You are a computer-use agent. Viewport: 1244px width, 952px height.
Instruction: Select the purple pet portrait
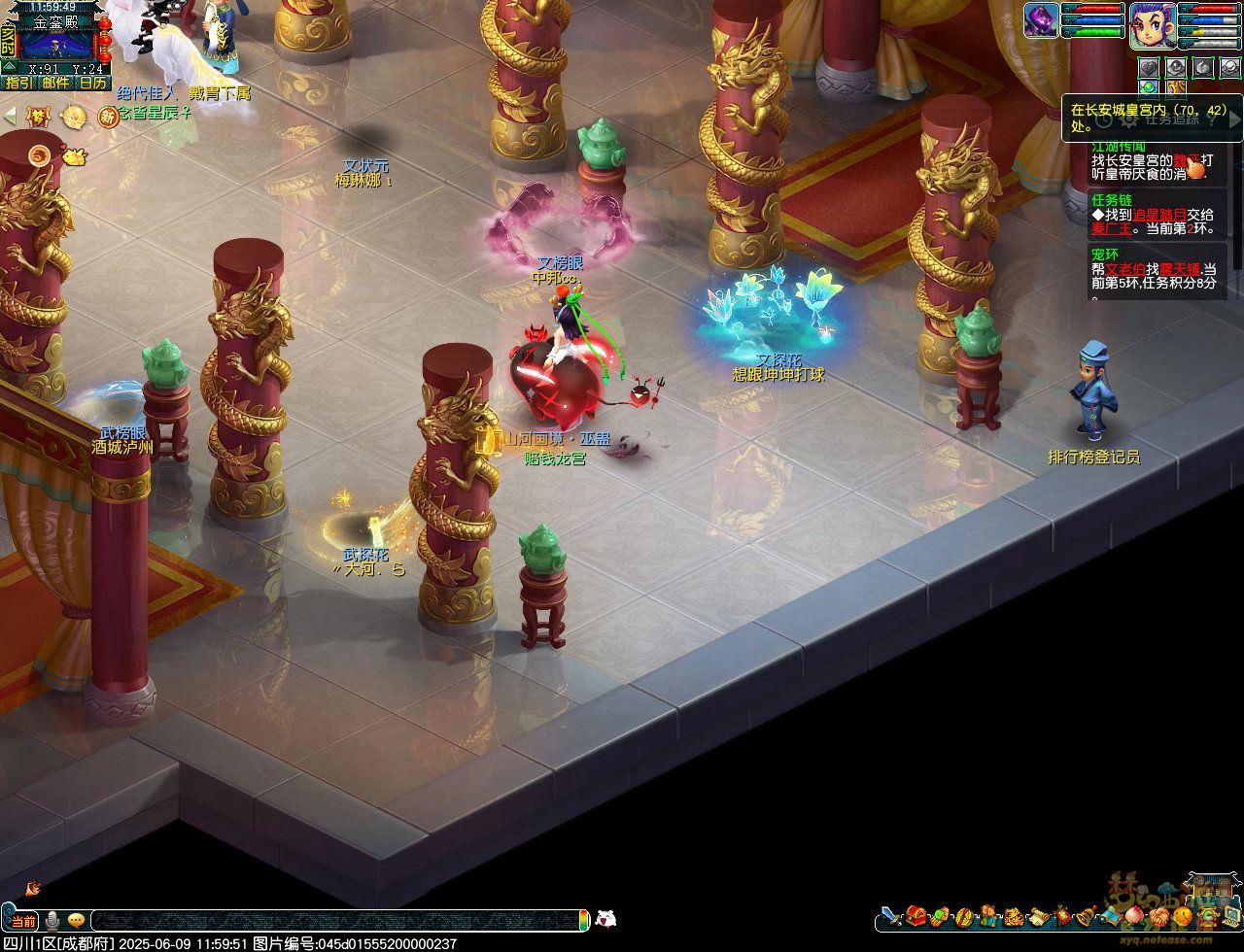point(1041,20)
